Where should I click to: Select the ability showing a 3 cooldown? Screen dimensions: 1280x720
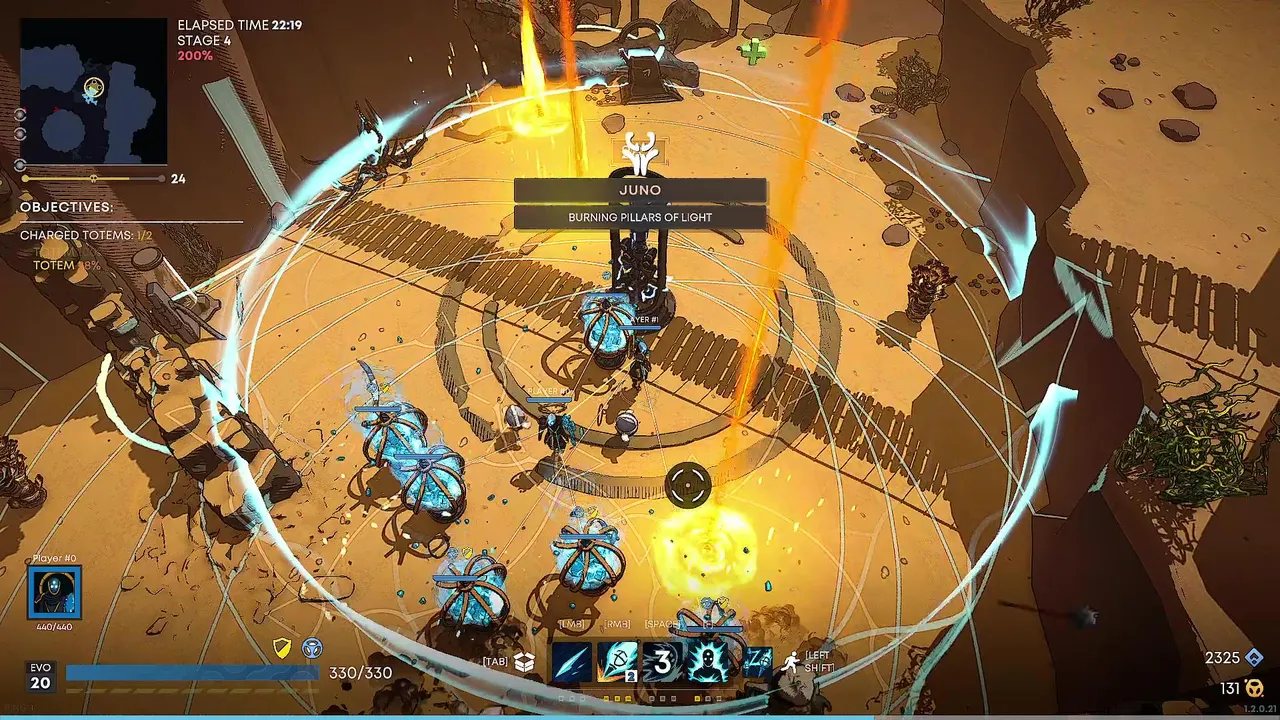click(662, 662)
